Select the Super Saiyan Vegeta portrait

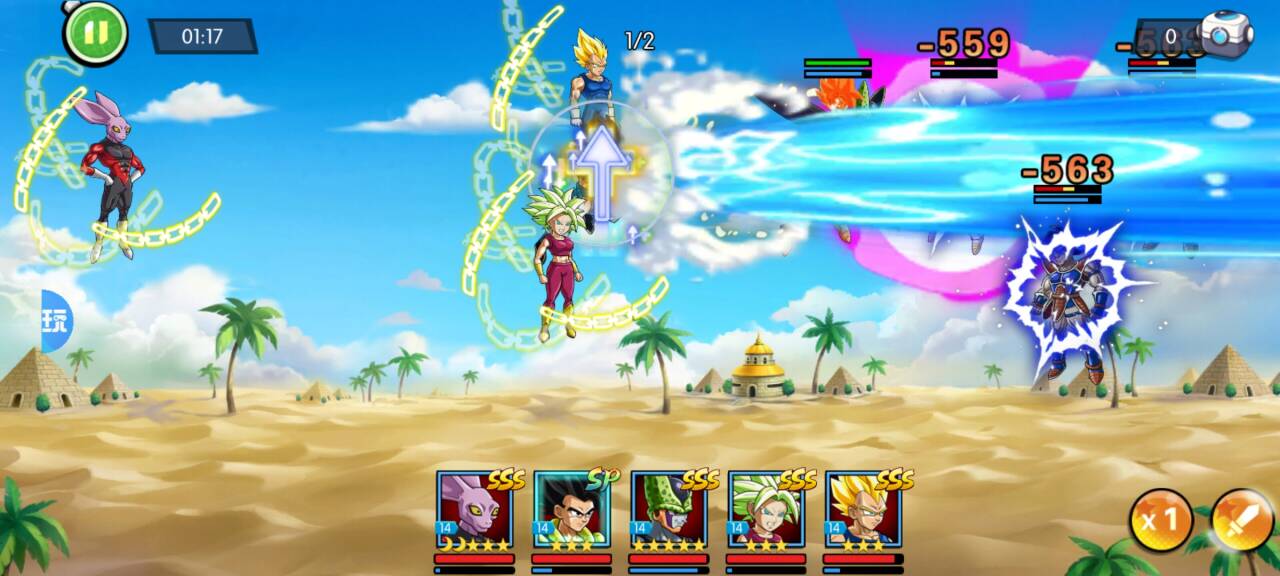point(862,510)
